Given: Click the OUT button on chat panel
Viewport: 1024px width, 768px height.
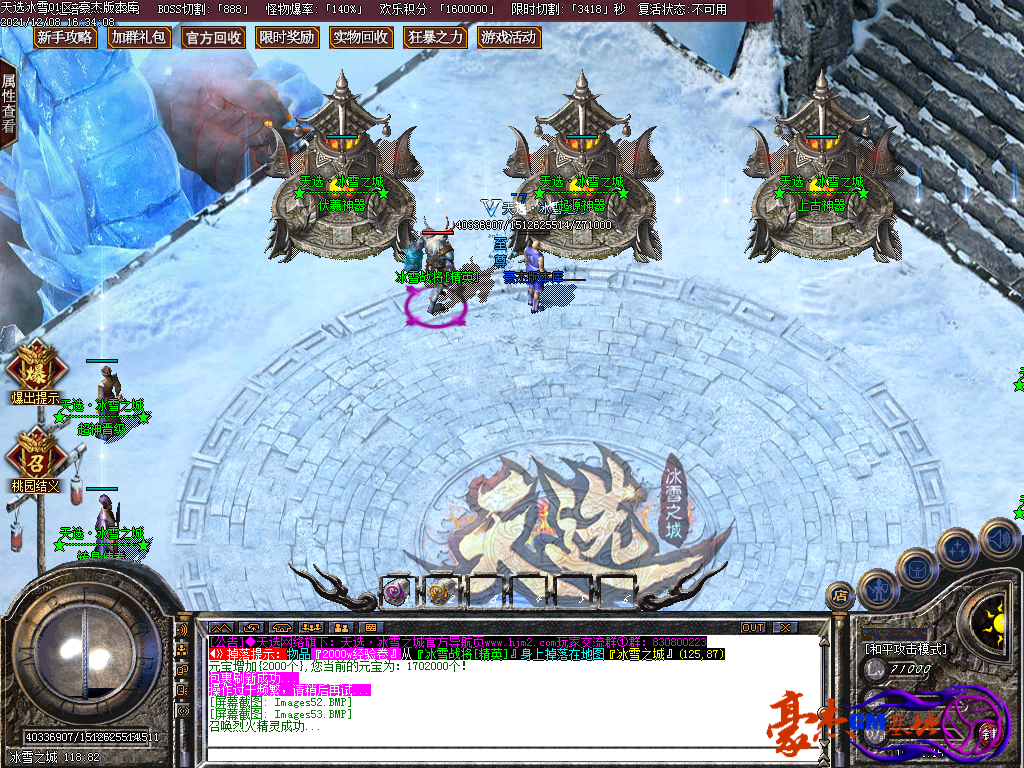Looking at the screenshot, I should tap(753, 627).
